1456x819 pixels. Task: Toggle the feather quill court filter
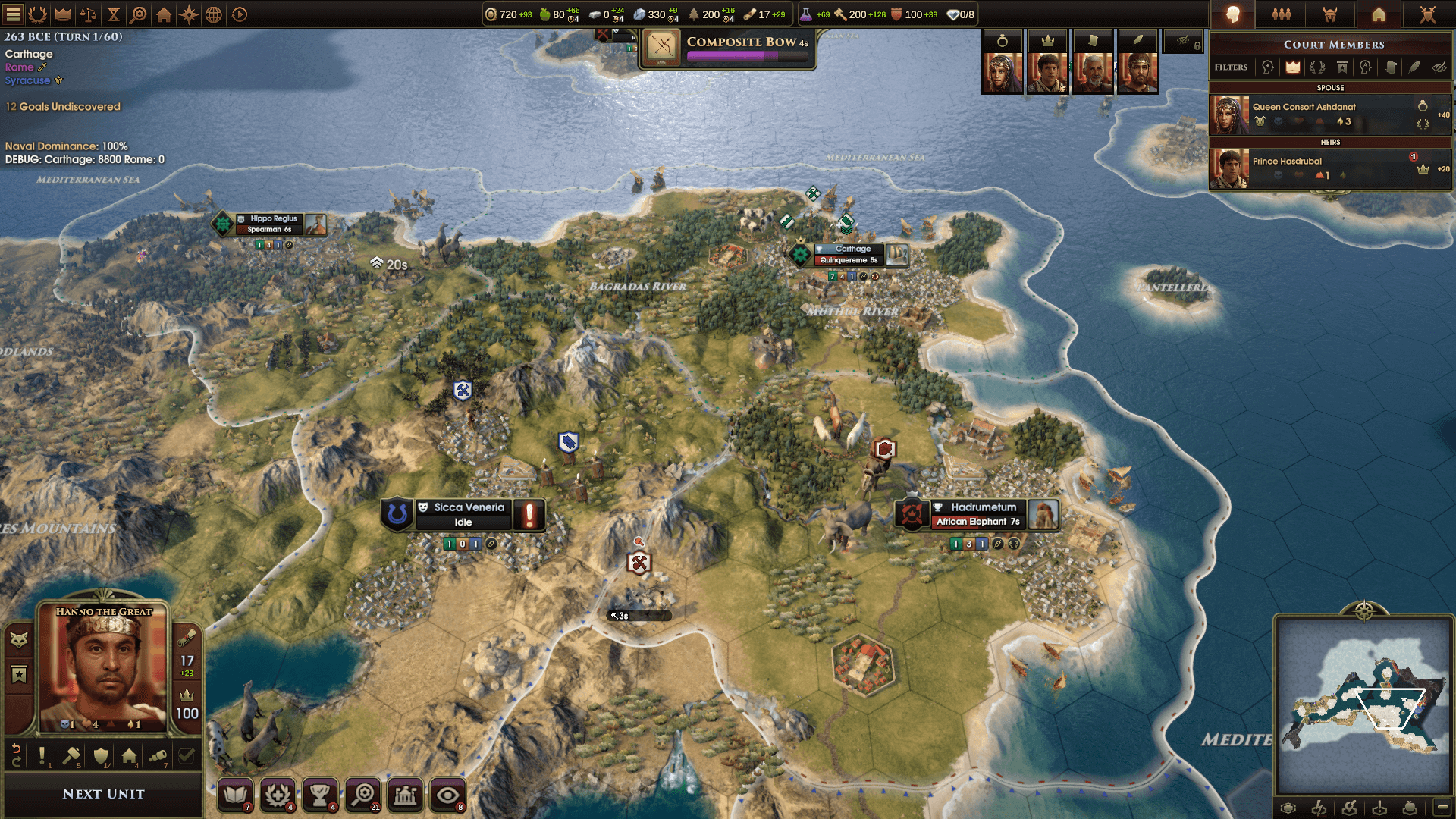(x=1414, y=67)
